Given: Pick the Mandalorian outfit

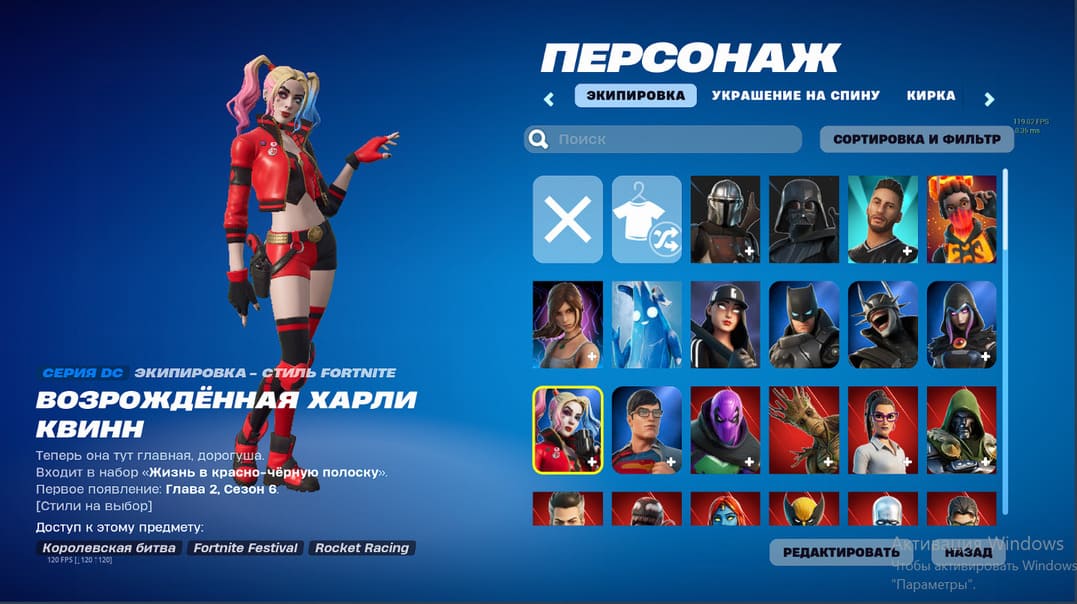Looking at the screenshot, I should pyautogui.click(x=725, y=219).
